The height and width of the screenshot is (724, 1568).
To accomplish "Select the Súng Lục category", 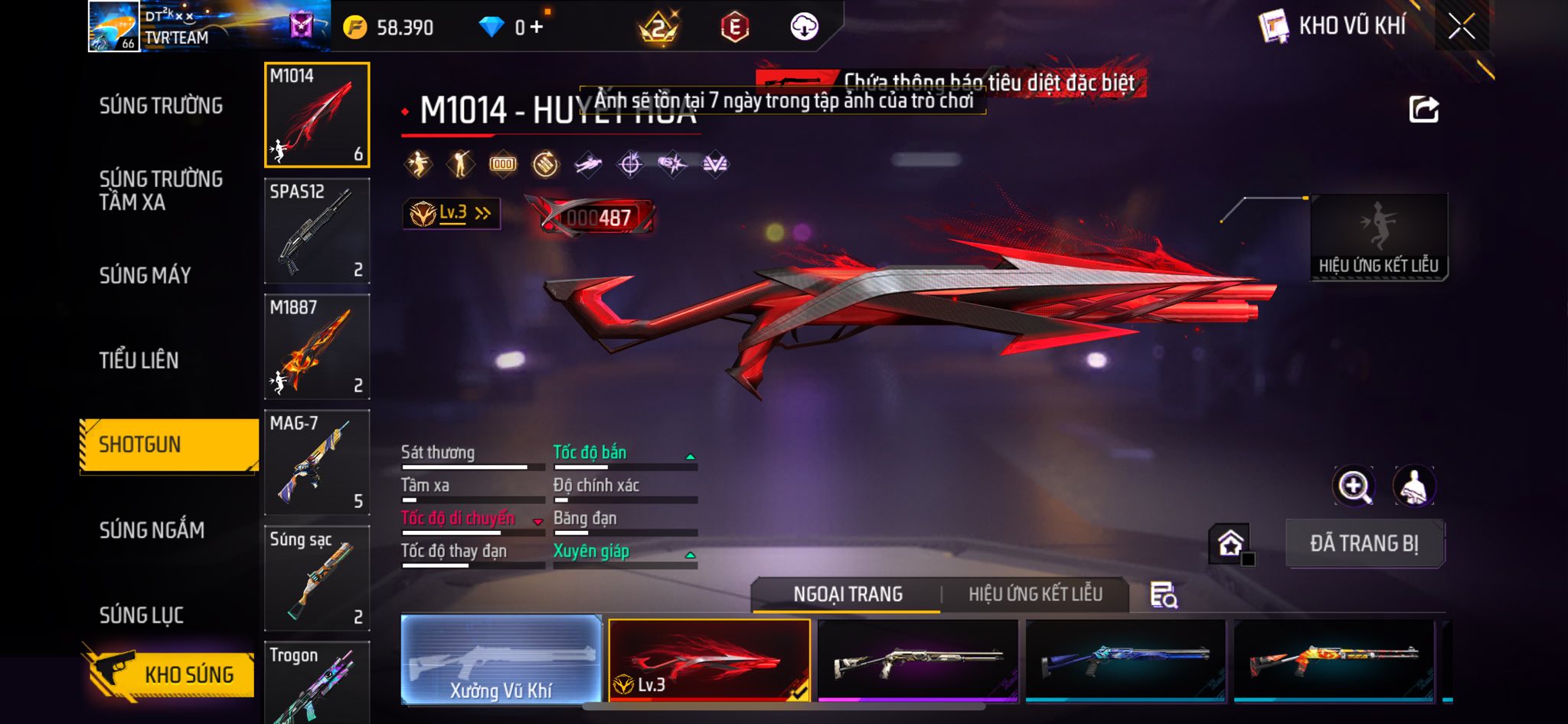I will (x=142, y=614).
